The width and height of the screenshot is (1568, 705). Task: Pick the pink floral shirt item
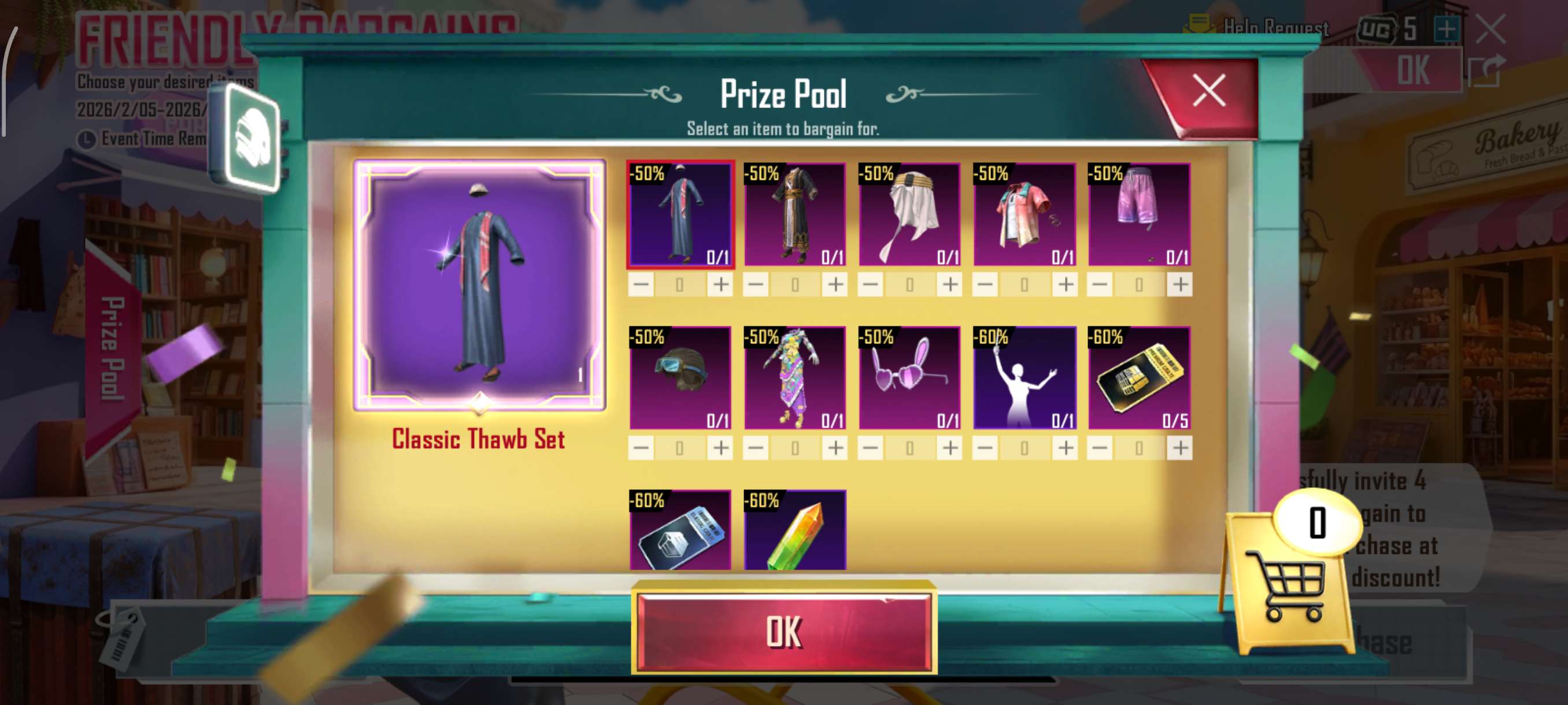1024,214
